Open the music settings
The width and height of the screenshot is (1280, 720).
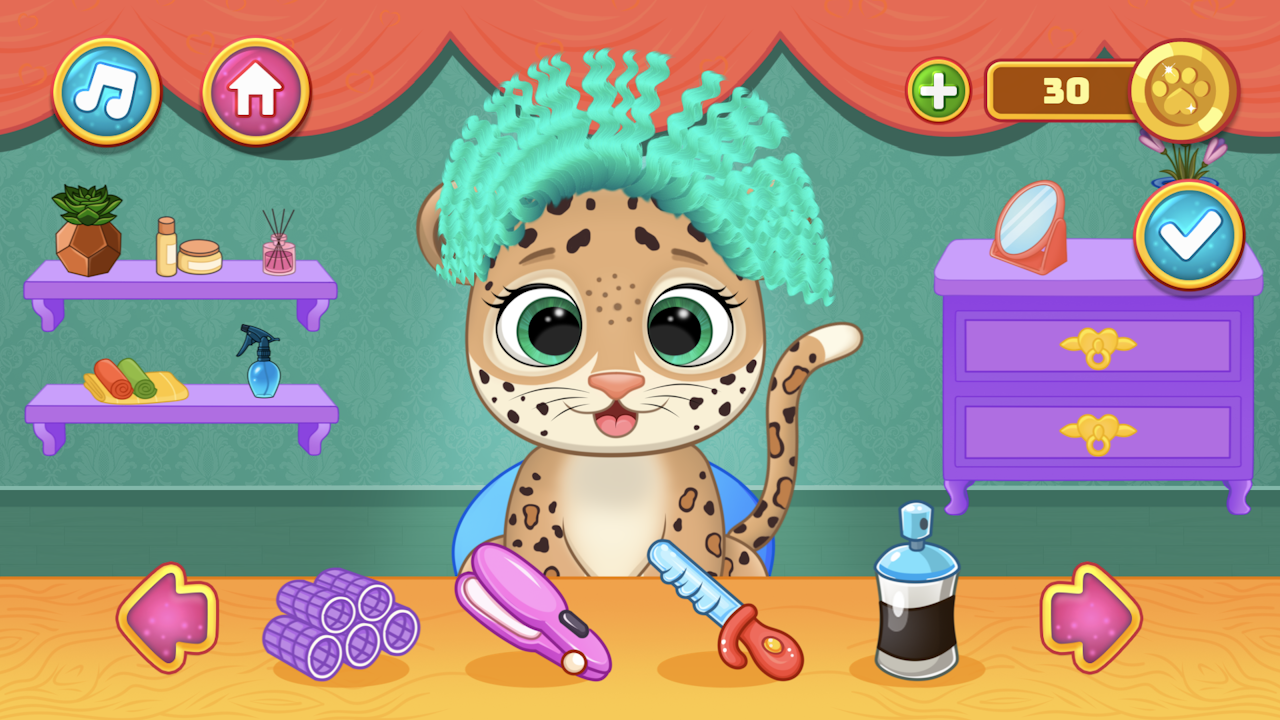click(x=110, y=90)
